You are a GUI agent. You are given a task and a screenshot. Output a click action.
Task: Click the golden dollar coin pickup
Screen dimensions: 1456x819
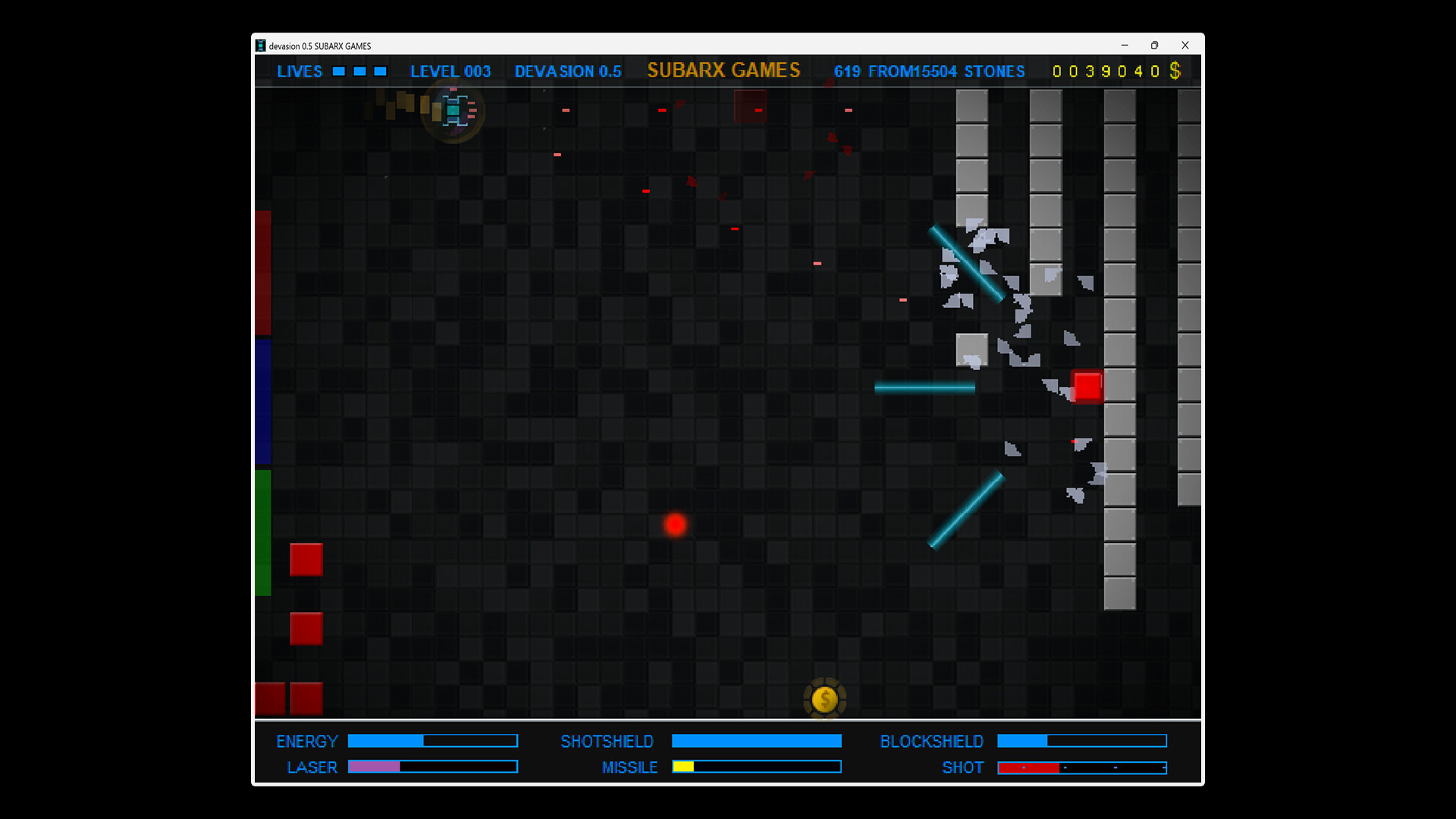(825, 699)
